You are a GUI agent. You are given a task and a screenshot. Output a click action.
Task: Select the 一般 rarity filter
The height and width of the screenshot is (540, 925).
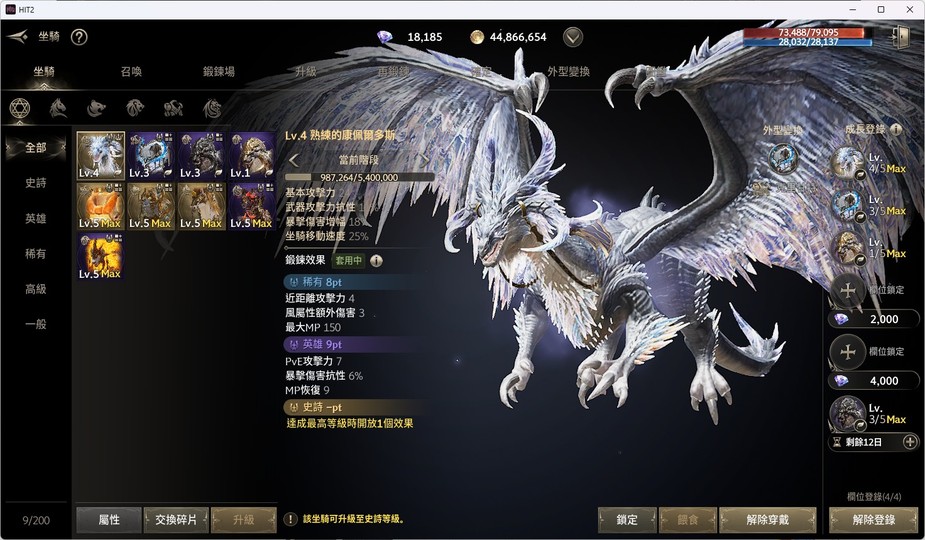tap(36, 324)
